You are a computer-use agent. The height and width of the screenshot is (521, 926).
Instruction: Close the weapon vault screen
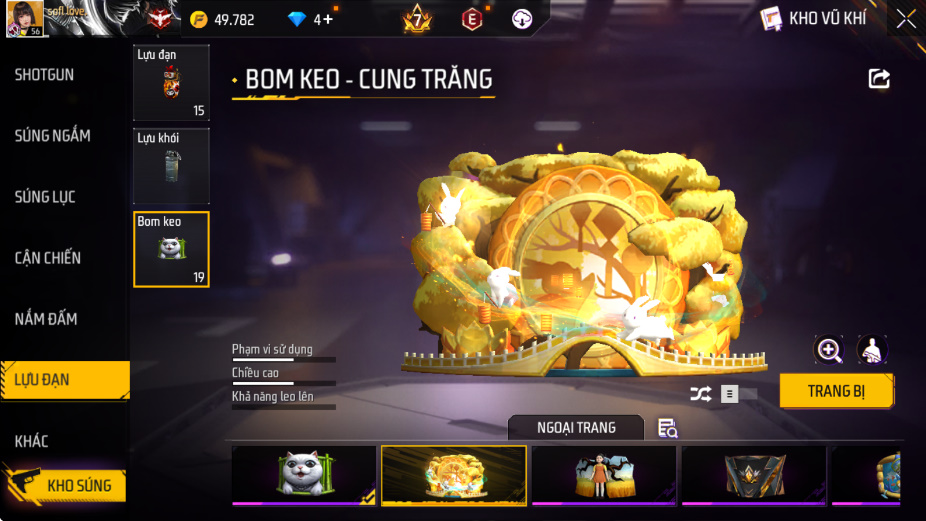[x=905, y=19]
